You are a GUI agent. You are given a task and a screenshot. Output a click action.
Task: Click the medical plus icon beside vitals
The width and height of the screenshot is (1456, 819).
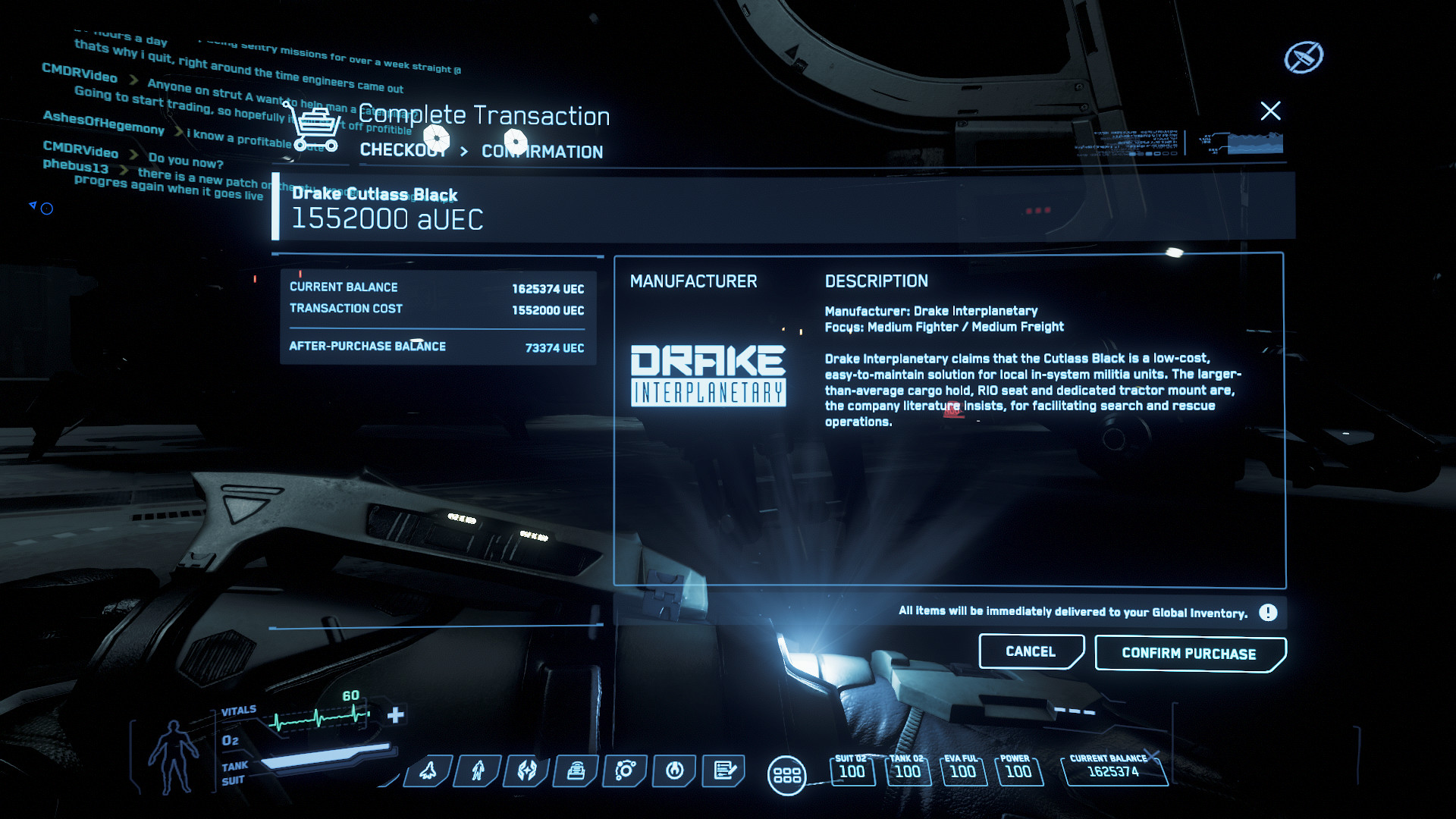pos(396,715)
